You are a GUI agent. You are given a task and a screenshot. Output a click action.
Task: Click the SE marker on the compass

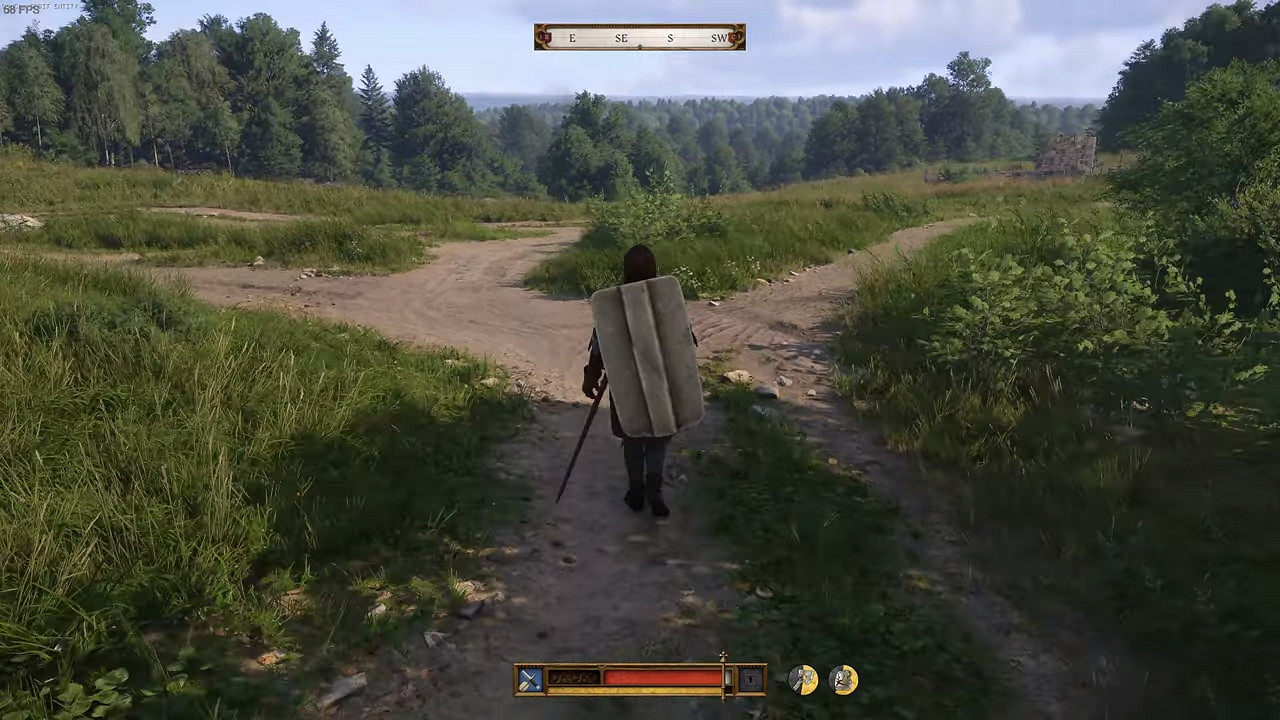621,38
